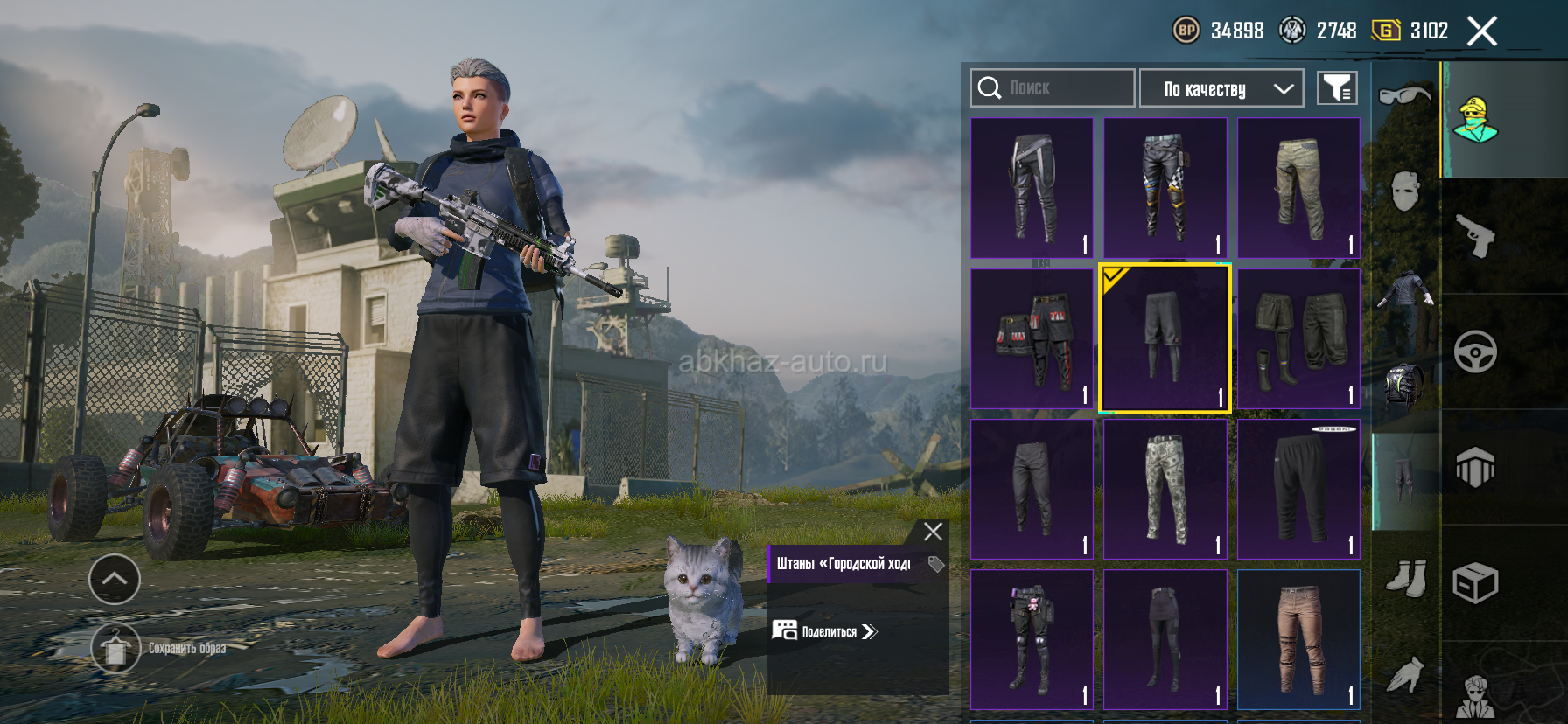Close the item info popup

coord(933,532)
